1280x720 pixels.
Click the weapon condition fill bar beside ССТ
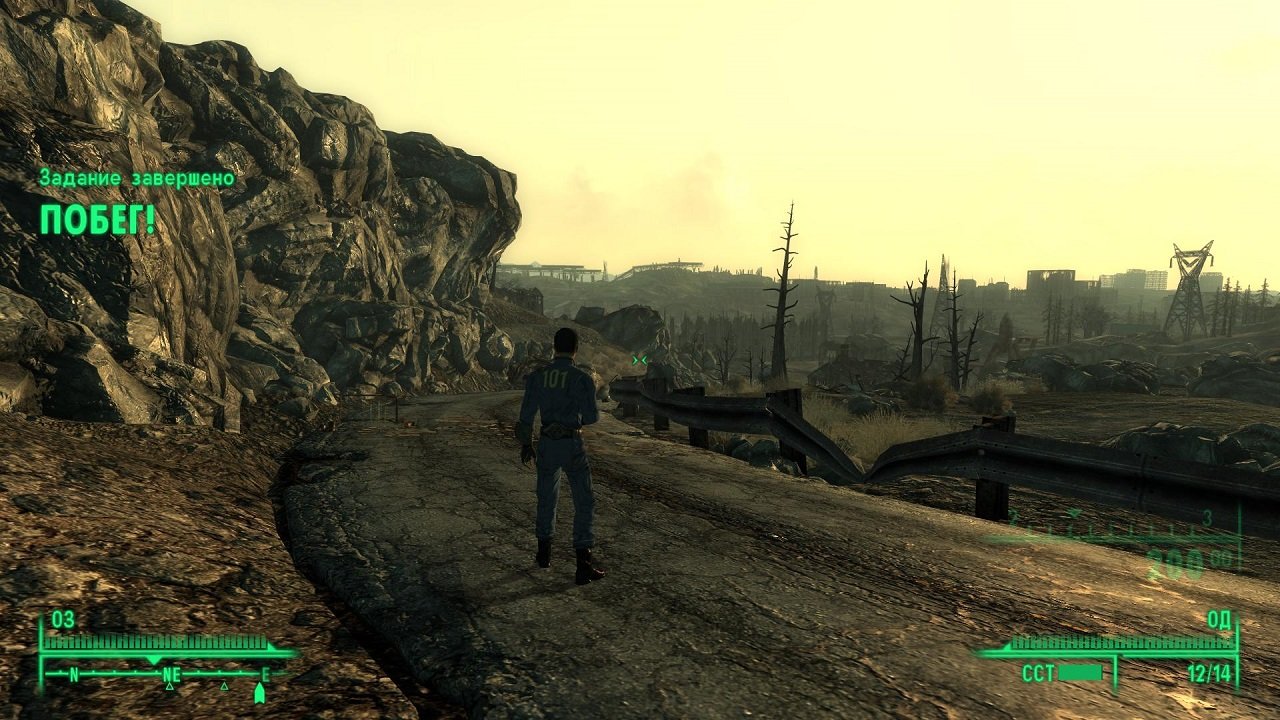[x=1080, y=672]
